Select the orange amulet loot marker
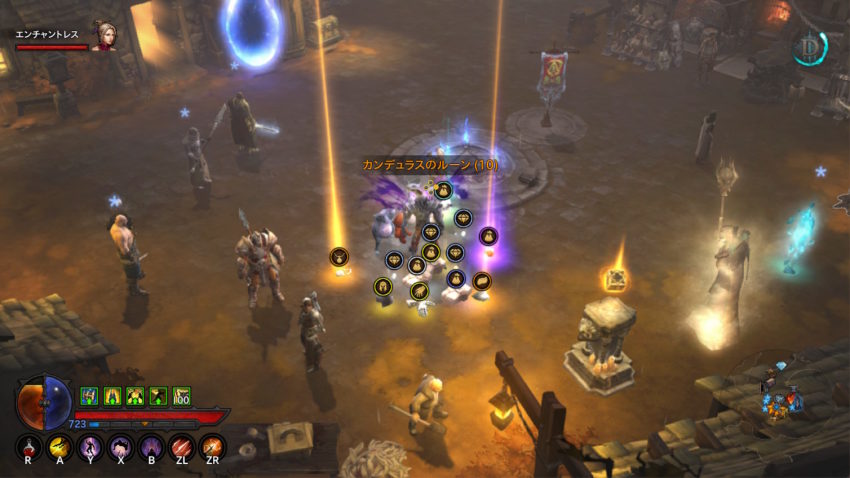Image resolution: width=850 pixels, height=478 pixels. (340, 257)
